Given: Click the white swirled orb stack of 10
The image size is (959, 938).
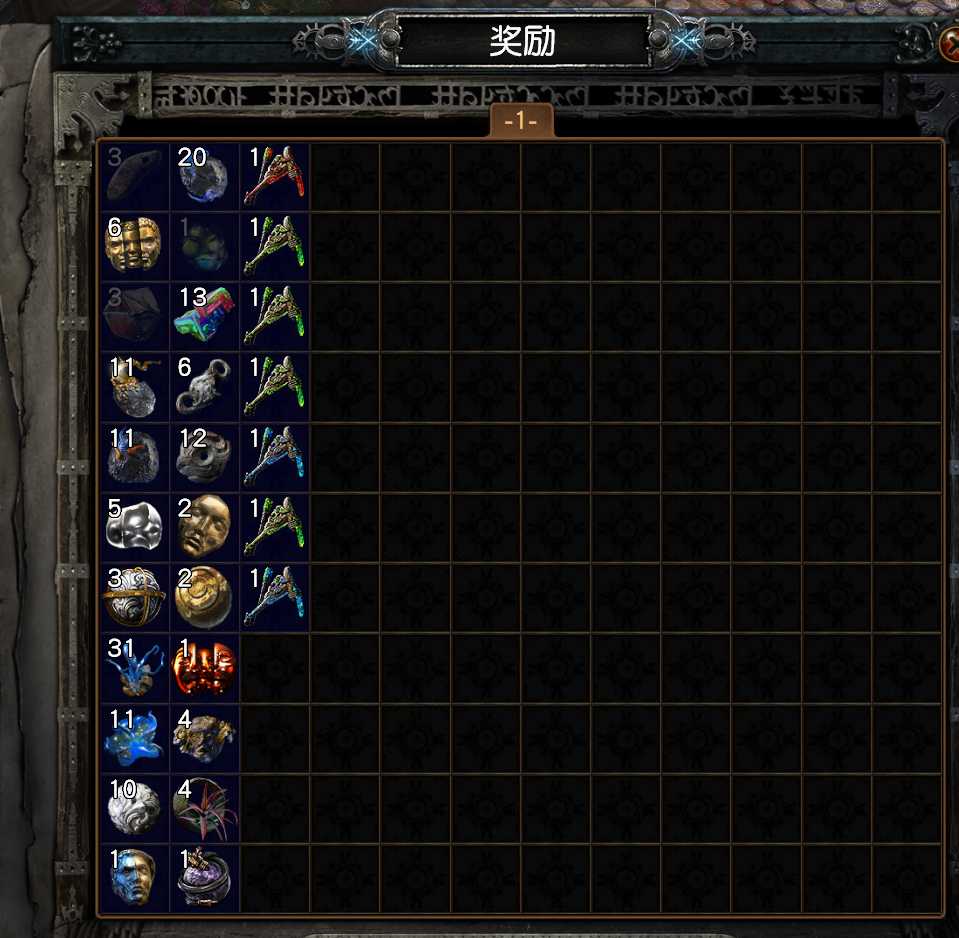Looking at the screenshot, I should (x=134, y=807).
